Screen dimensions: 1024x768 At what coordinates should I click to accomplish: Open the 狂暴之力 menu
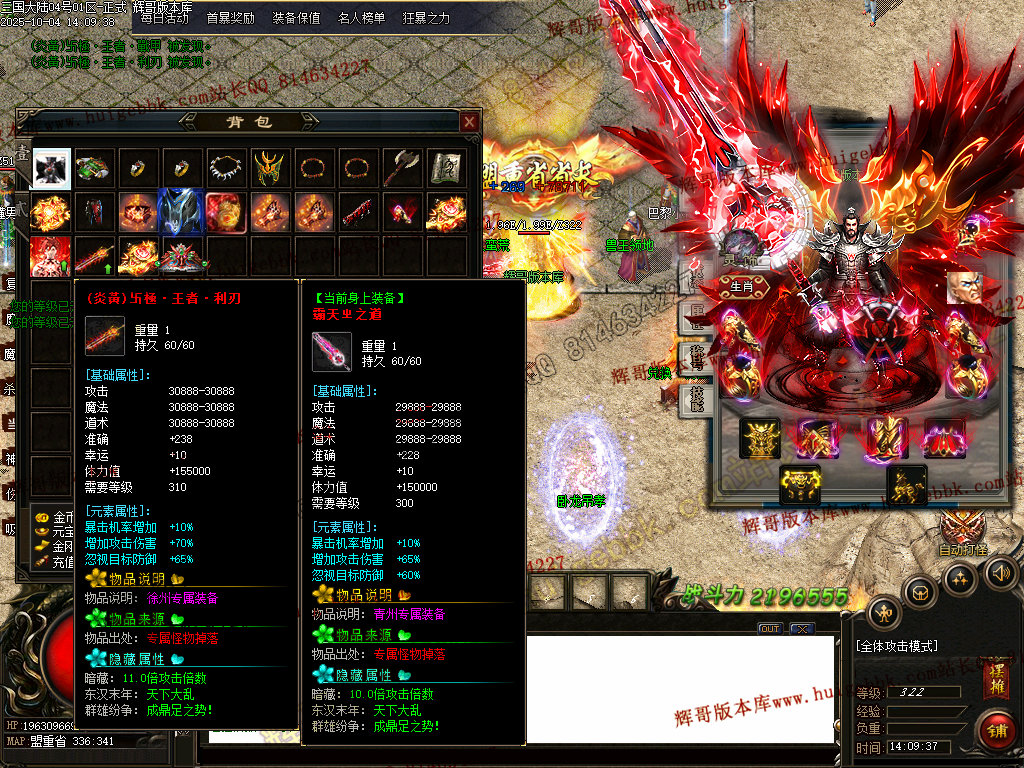[426, 18]
